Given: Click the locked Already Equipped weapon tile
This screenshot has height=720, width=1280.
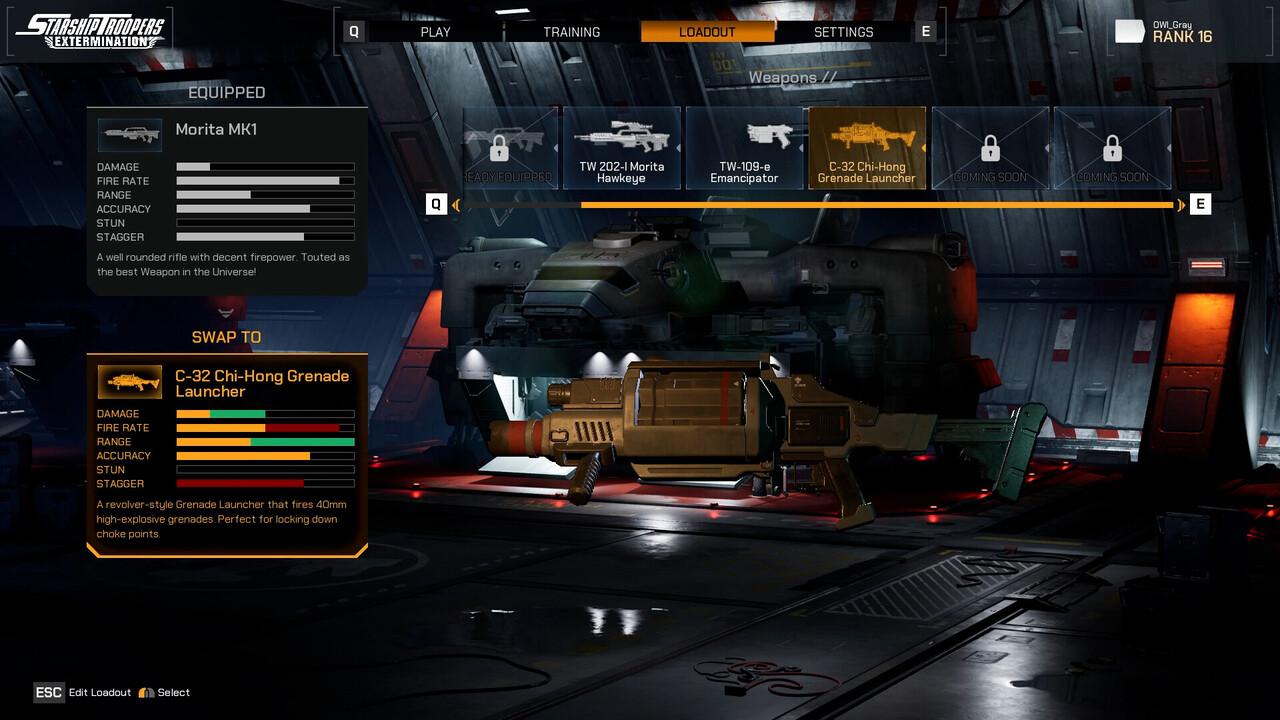Looking at the screenshot, I should 503,148.
